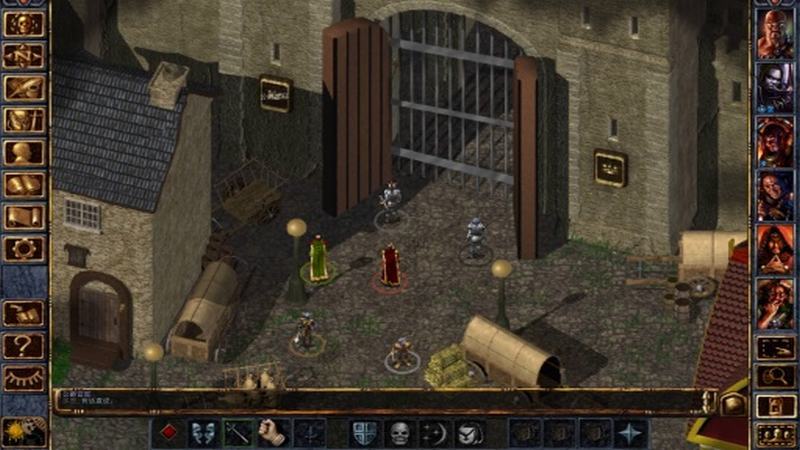
Task: Open the area map with the compass icon
Action: [23, 57]
